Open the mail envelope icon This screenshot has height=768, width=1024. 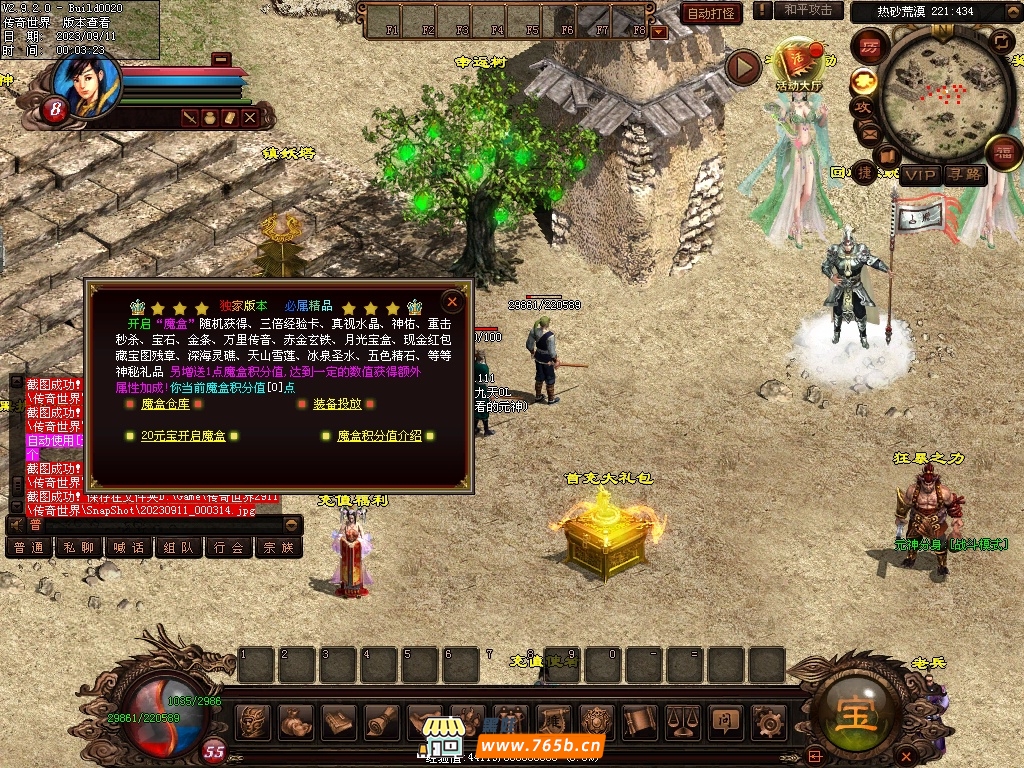click(x=869, y=132)
